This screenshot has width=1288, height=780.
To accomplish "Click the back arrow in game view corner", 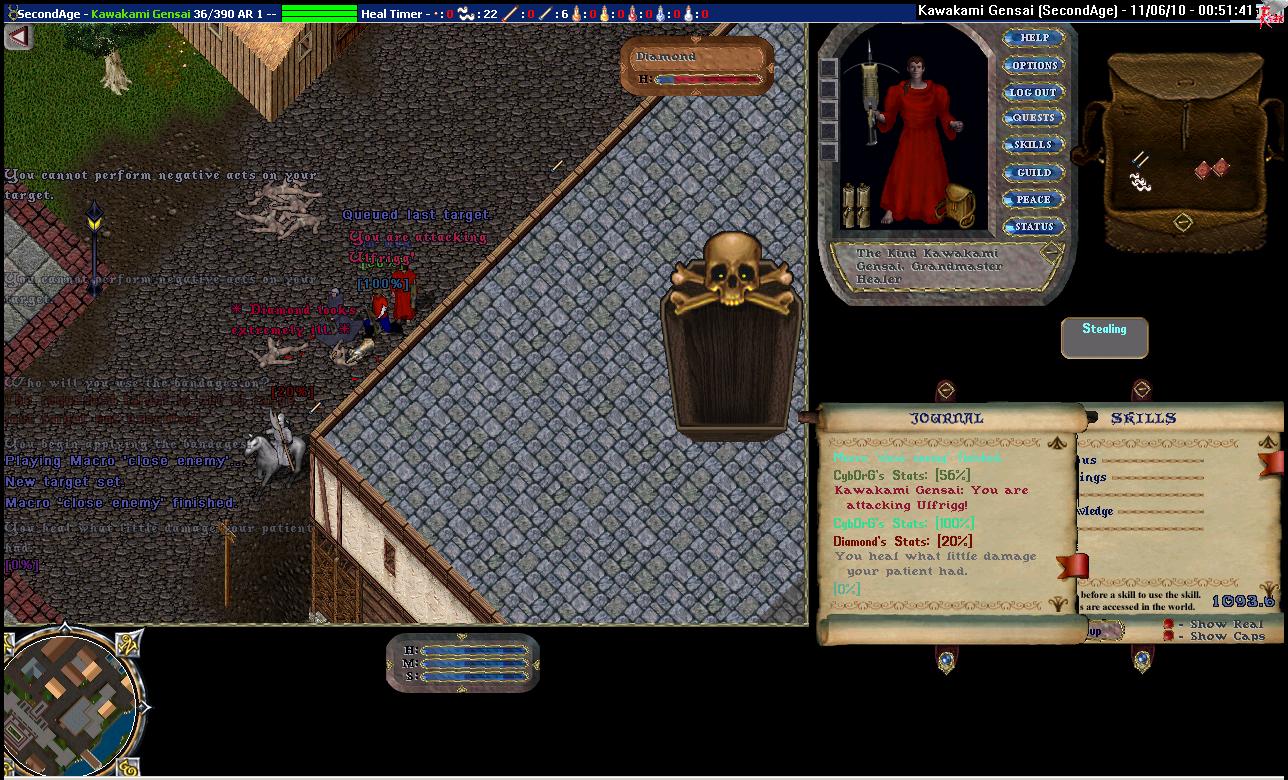I will tap(19, 37).
